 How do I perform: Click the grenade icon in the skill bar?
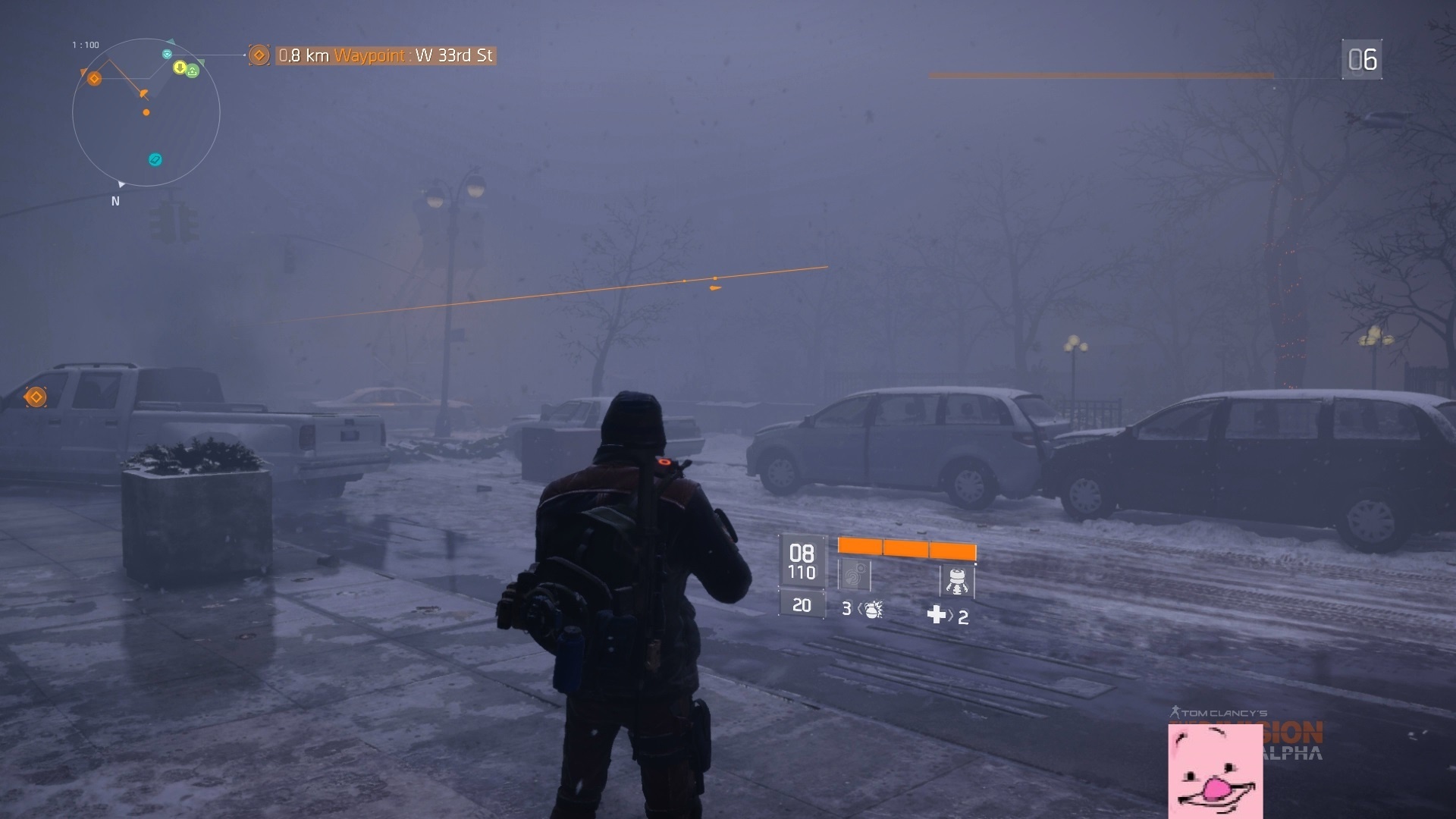coord(873,611)
